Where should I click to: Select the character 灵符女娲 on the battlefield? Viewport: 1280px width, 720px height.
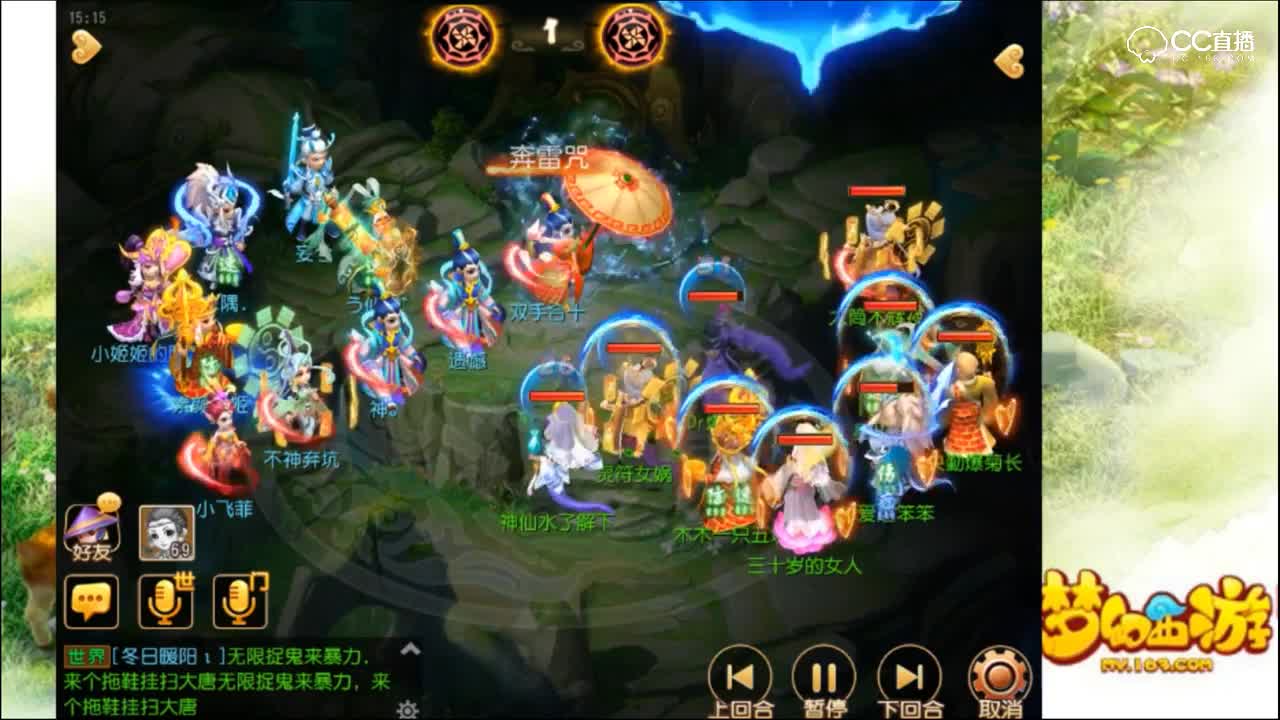tap(633, 420)
